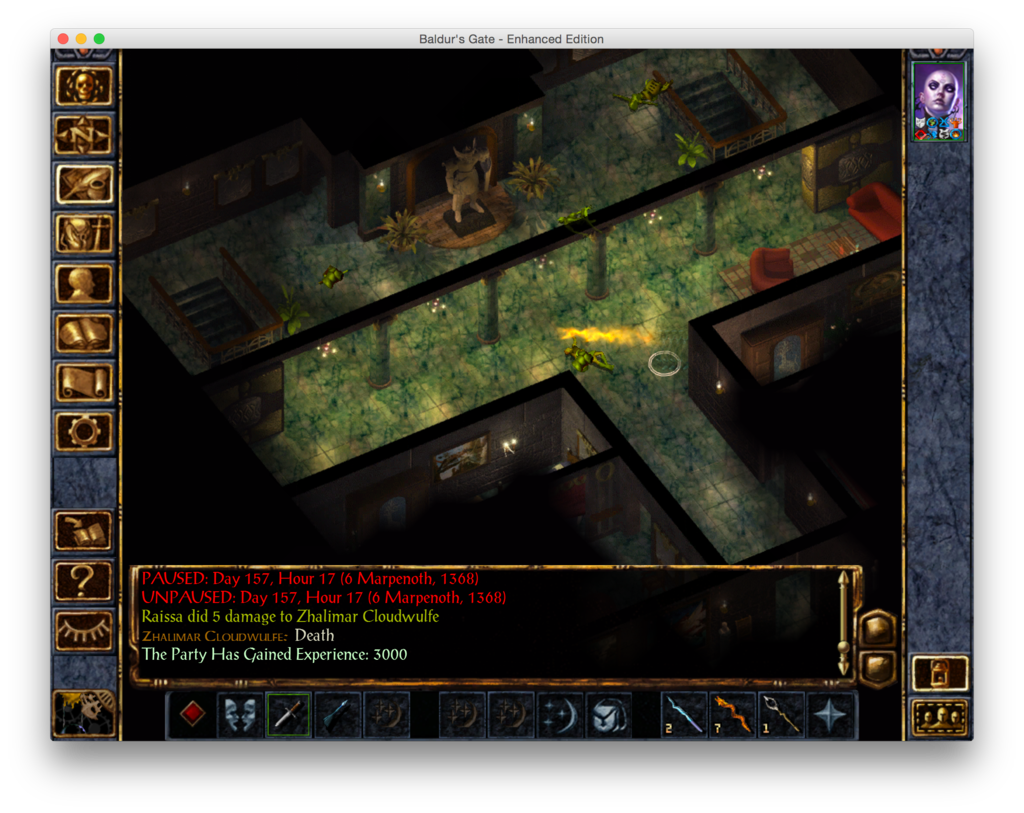Open the skull return-to-game button
Viewport: 1024px width, 813px height.
coord(84,86)
